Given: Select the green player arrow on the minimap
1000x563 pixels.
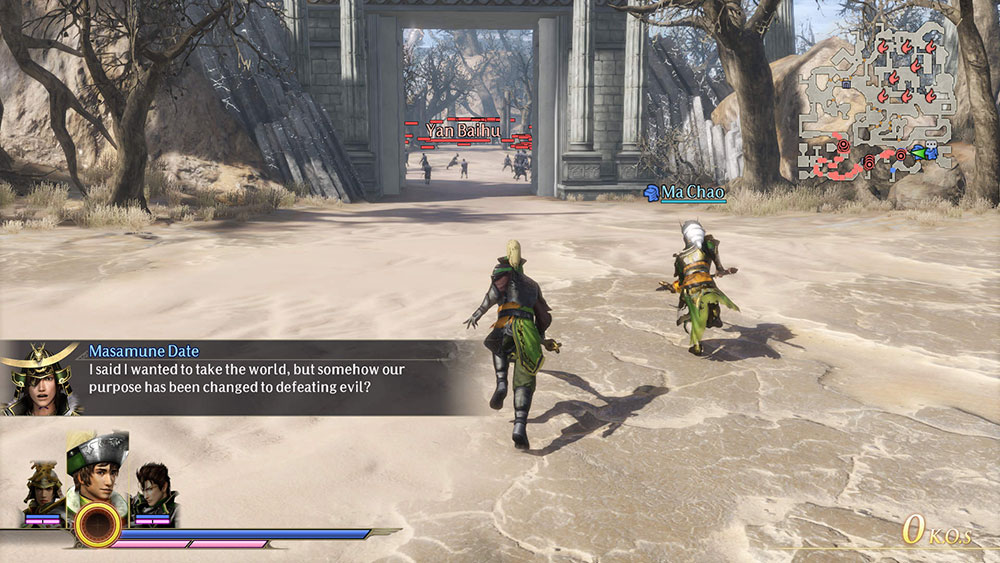Looking at the screenshot, I should coord(917,154).
